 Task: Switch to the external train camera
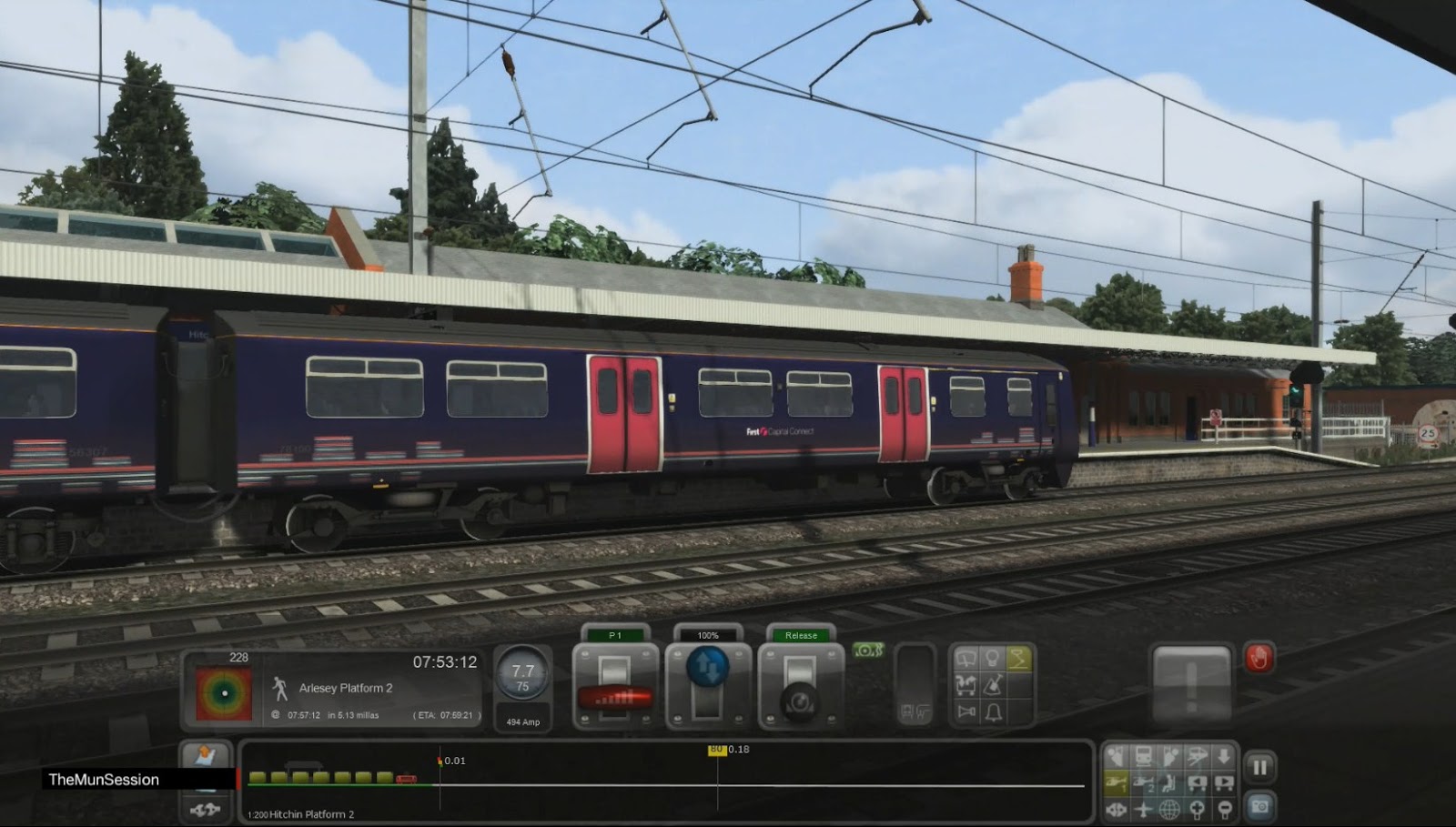pyautogui.click(x=1142, y=755)
